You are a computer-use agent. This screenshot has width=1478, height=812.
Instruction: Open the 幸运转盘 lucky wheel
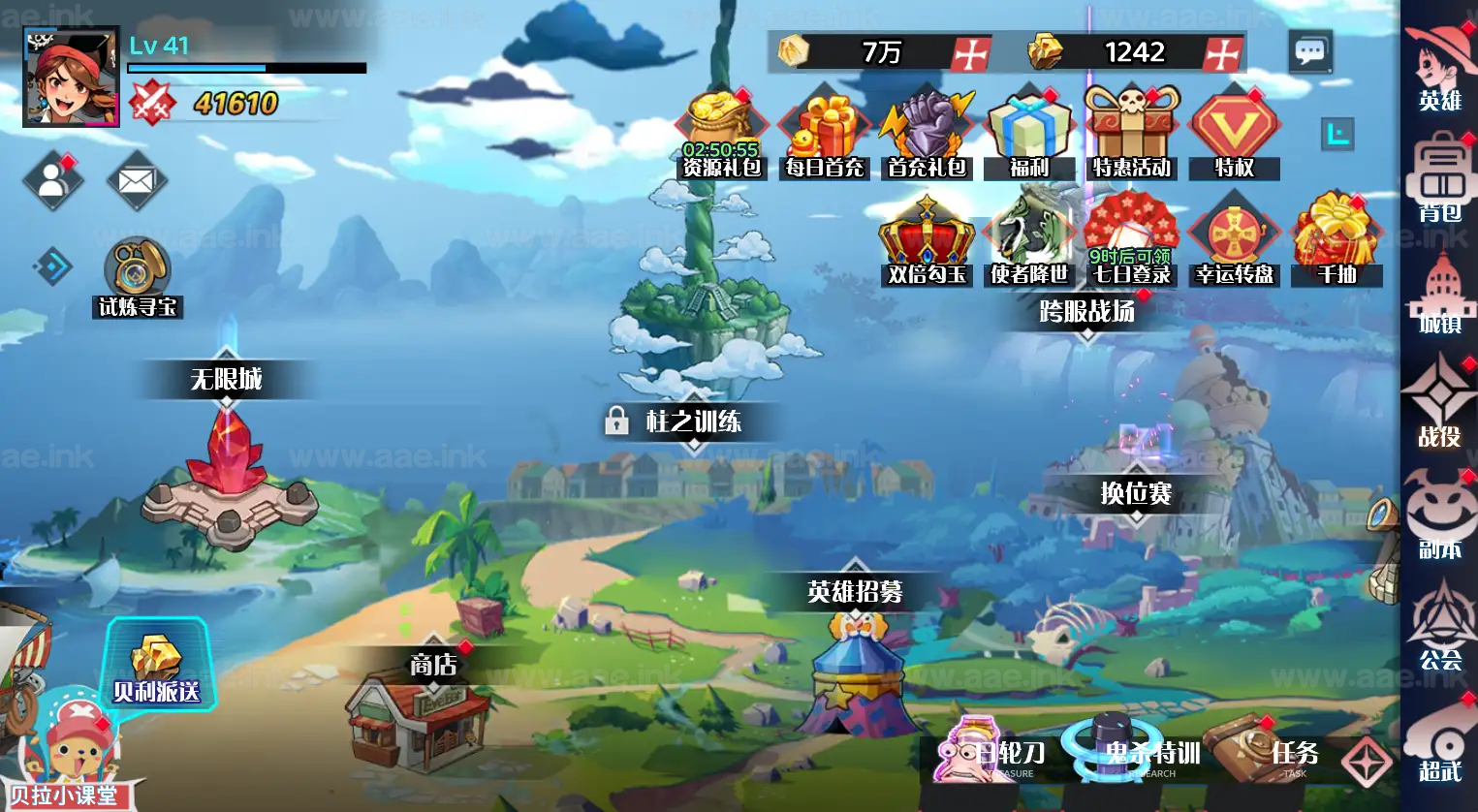click(1234, 242)
